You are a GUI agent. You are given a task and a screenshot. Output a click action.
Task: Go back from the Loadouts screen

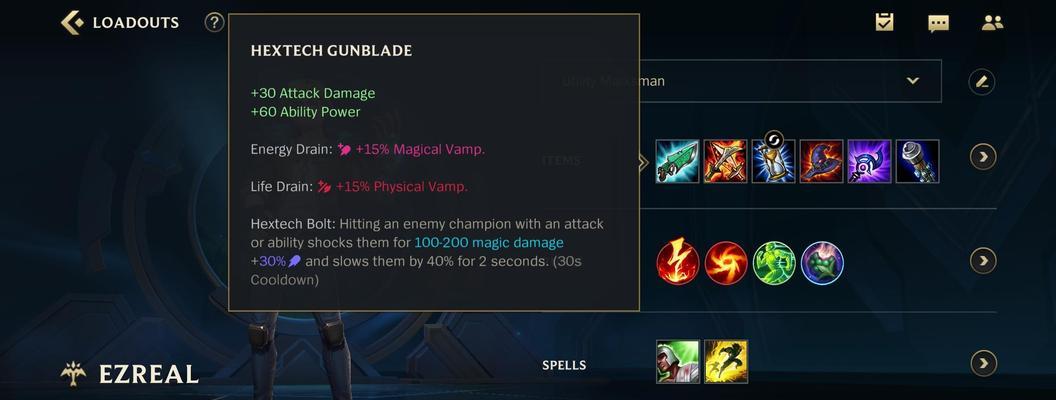(72, 22)
